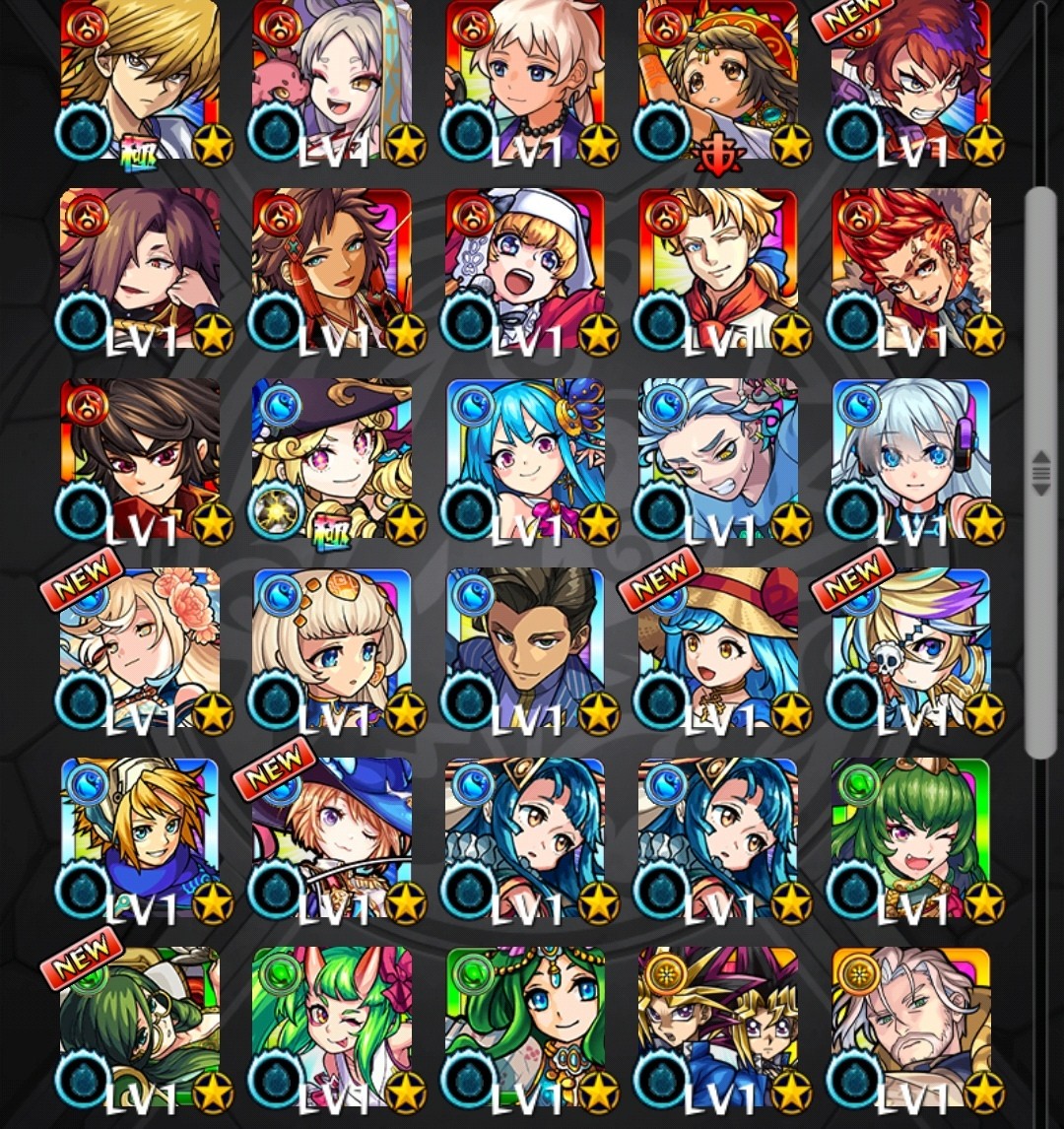Image resolution: width=1064 pixels, height=1129 pixels.
Task: Choose the green-haired girl with forehead jewel
Action: 524,1029
